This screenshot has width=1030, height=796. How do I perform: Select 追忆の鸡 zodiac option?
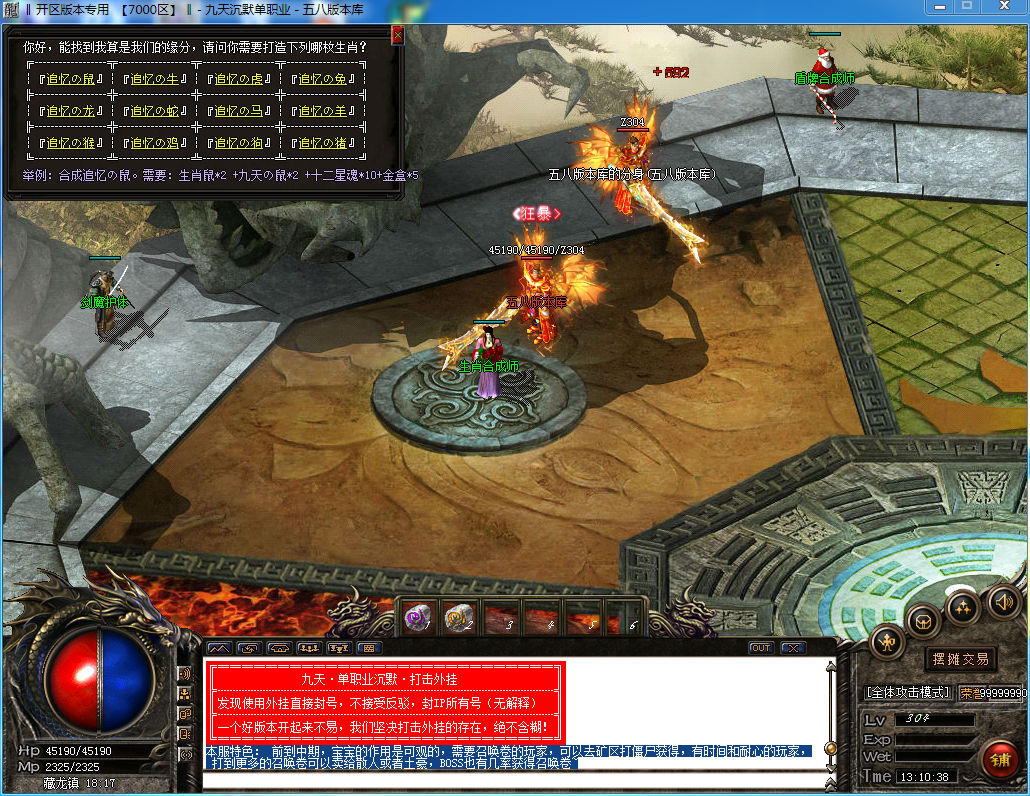click(x=154, y=143)
